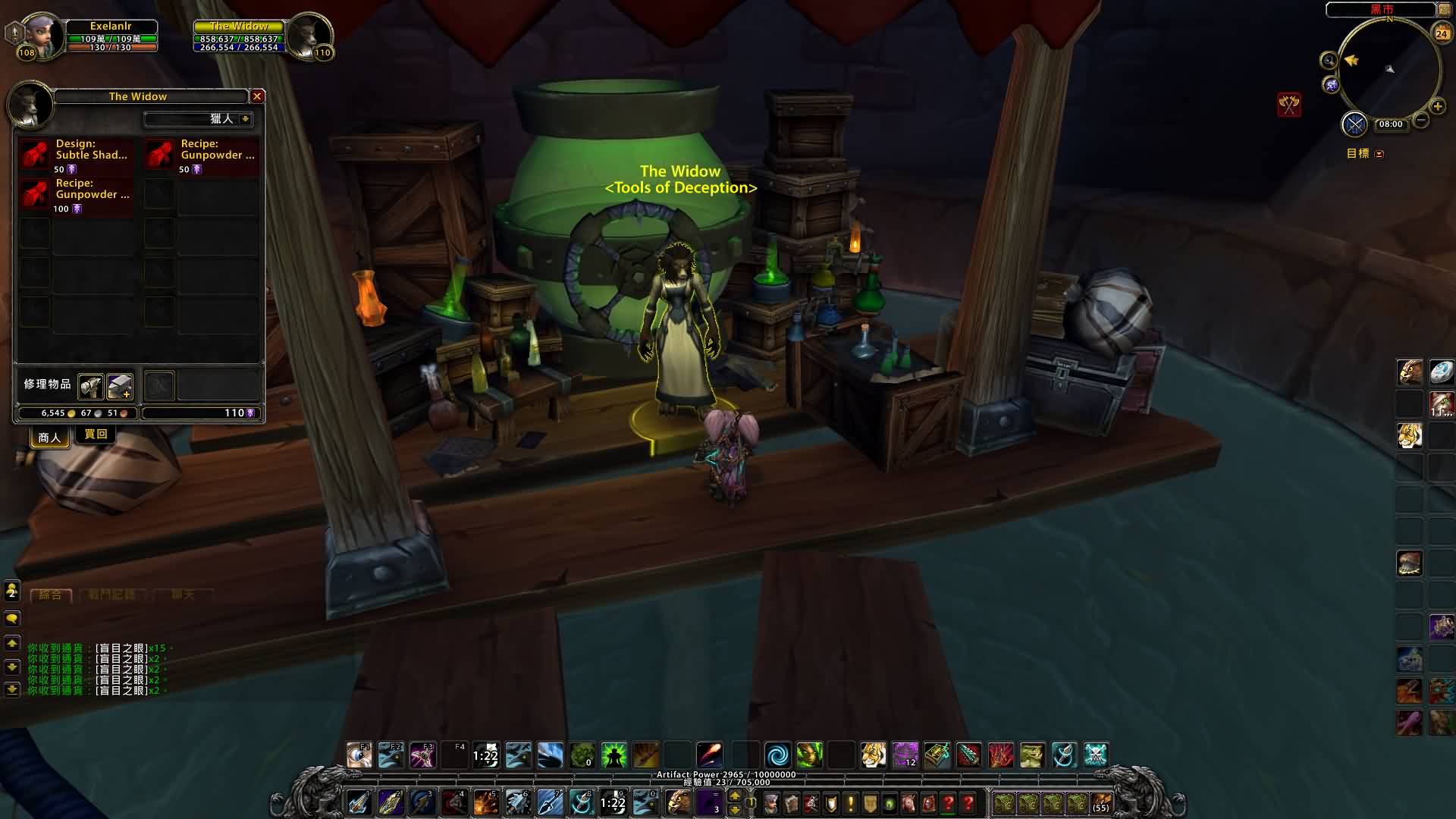
Task: Repair all items with the anvil button
Action: pos(120,386)
